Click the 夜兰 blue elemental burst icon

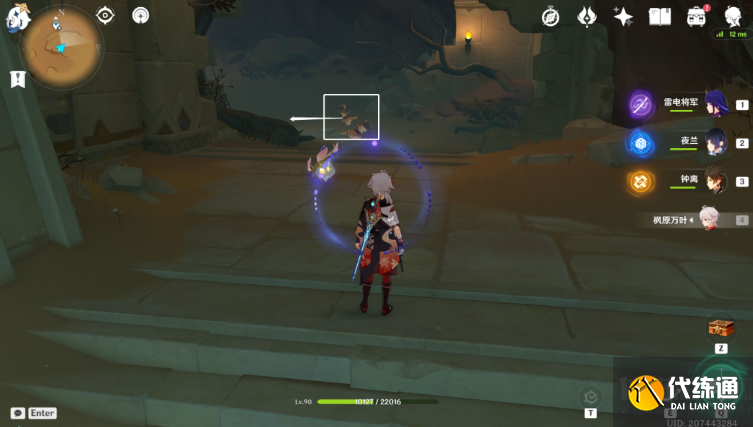click(x=640, y=143)
